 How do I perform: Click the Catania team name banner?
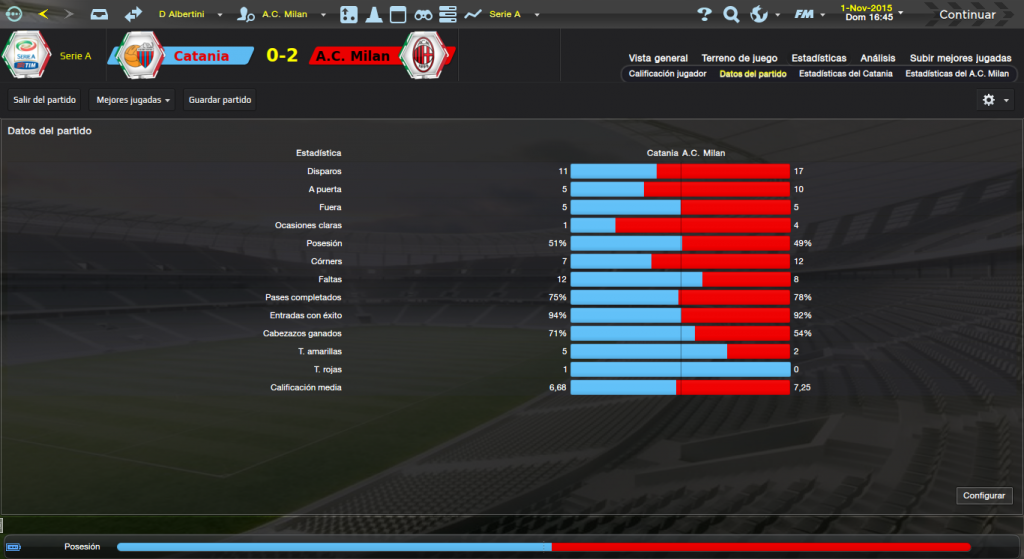[x=201, y=56]
